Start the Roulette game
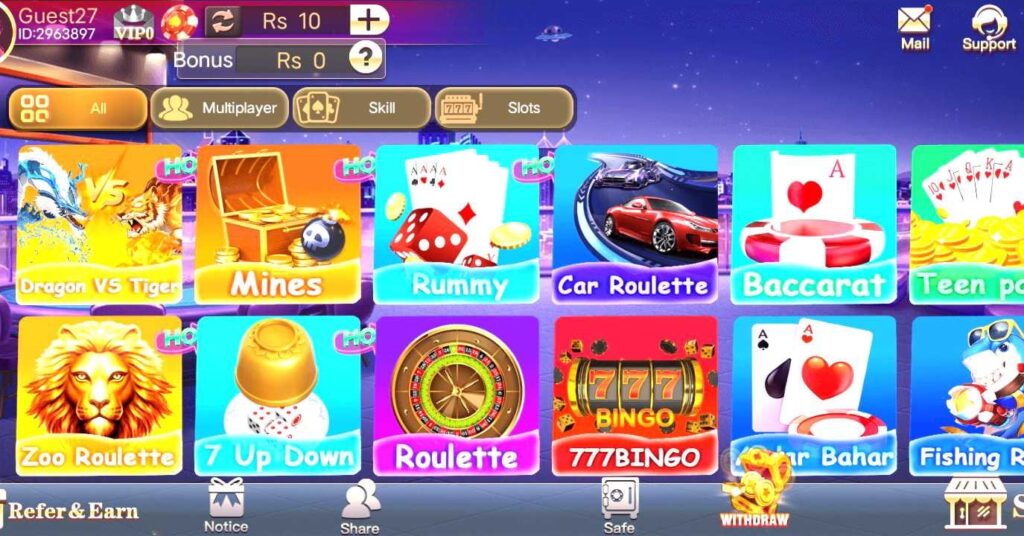 (457, 395)
